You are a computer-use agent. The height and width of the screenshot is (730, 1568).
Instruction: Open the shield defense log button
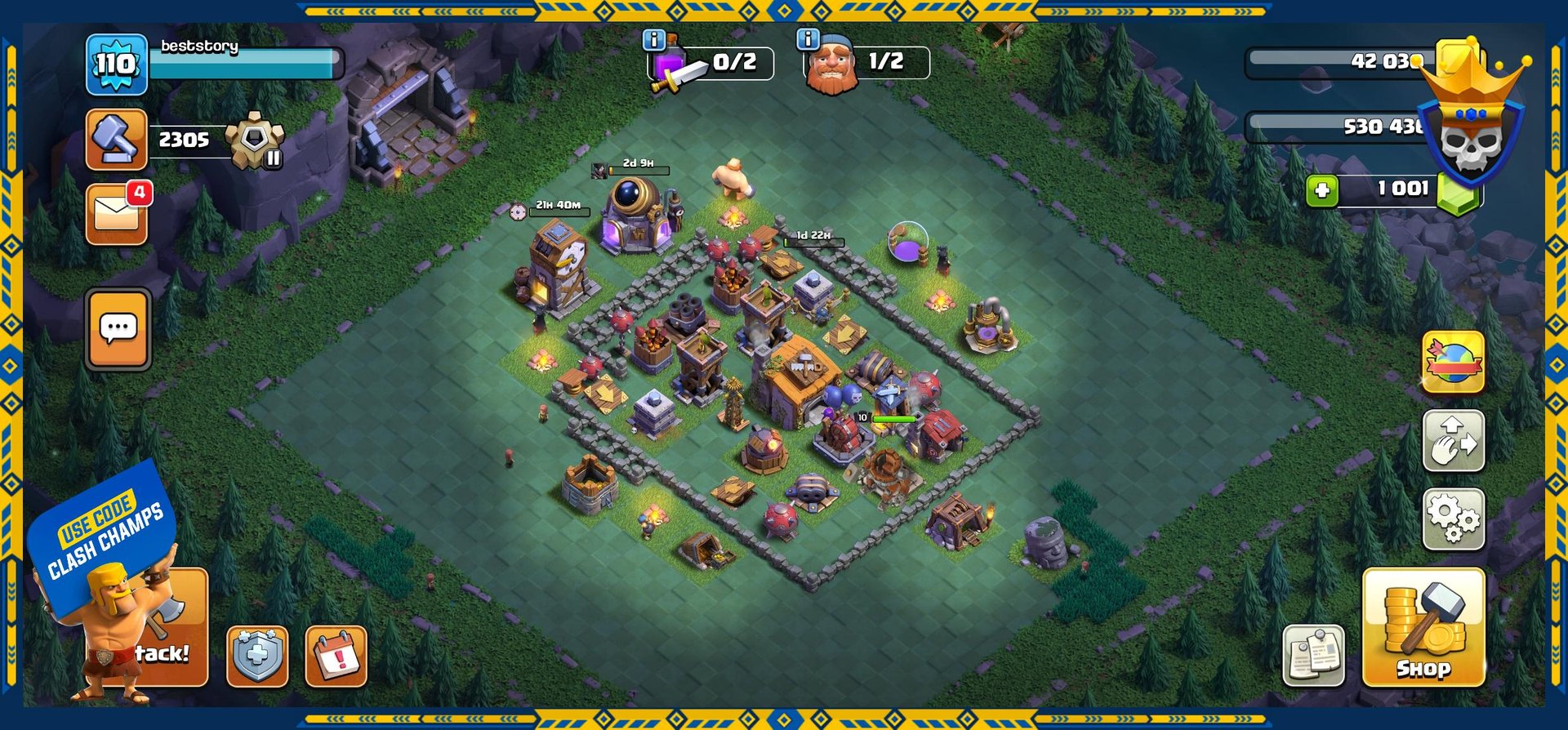click(257, 656)
